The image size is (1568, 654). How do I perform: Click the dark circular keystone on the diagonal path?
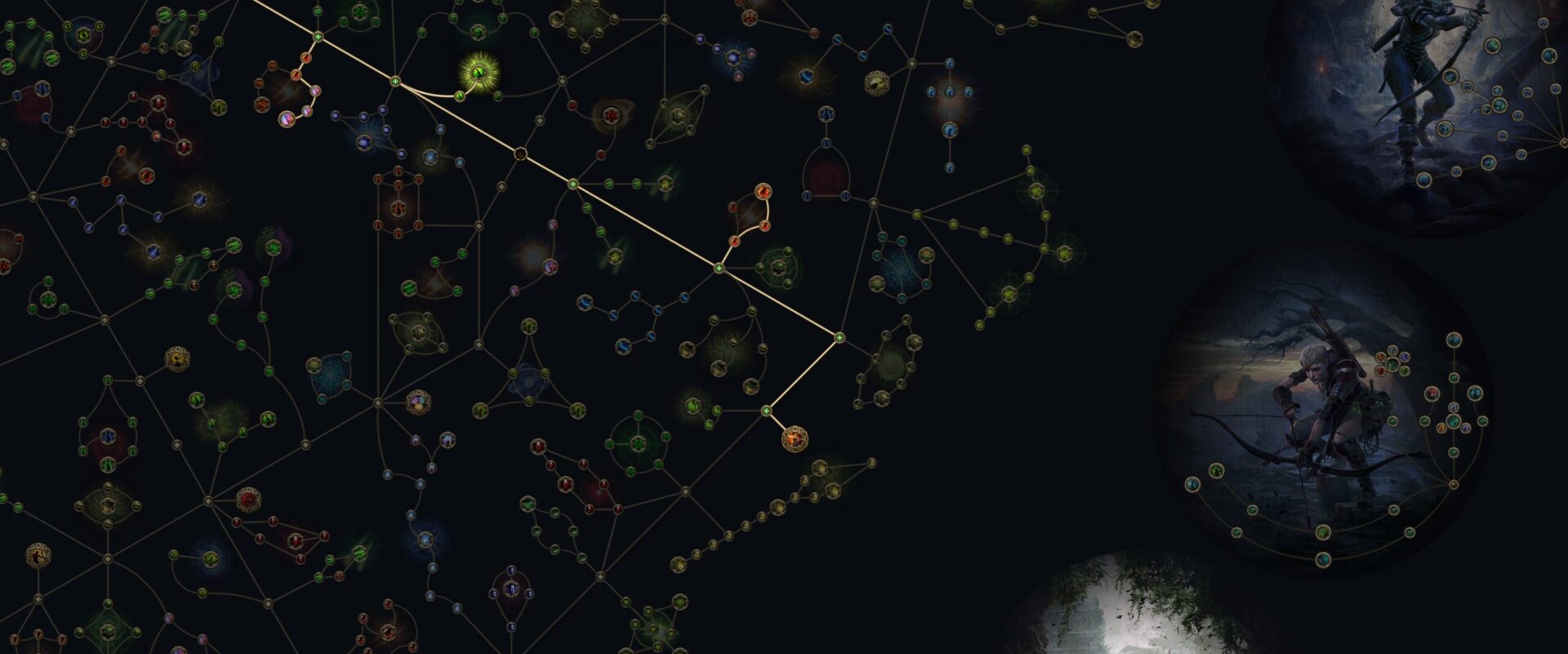(520, 153)
